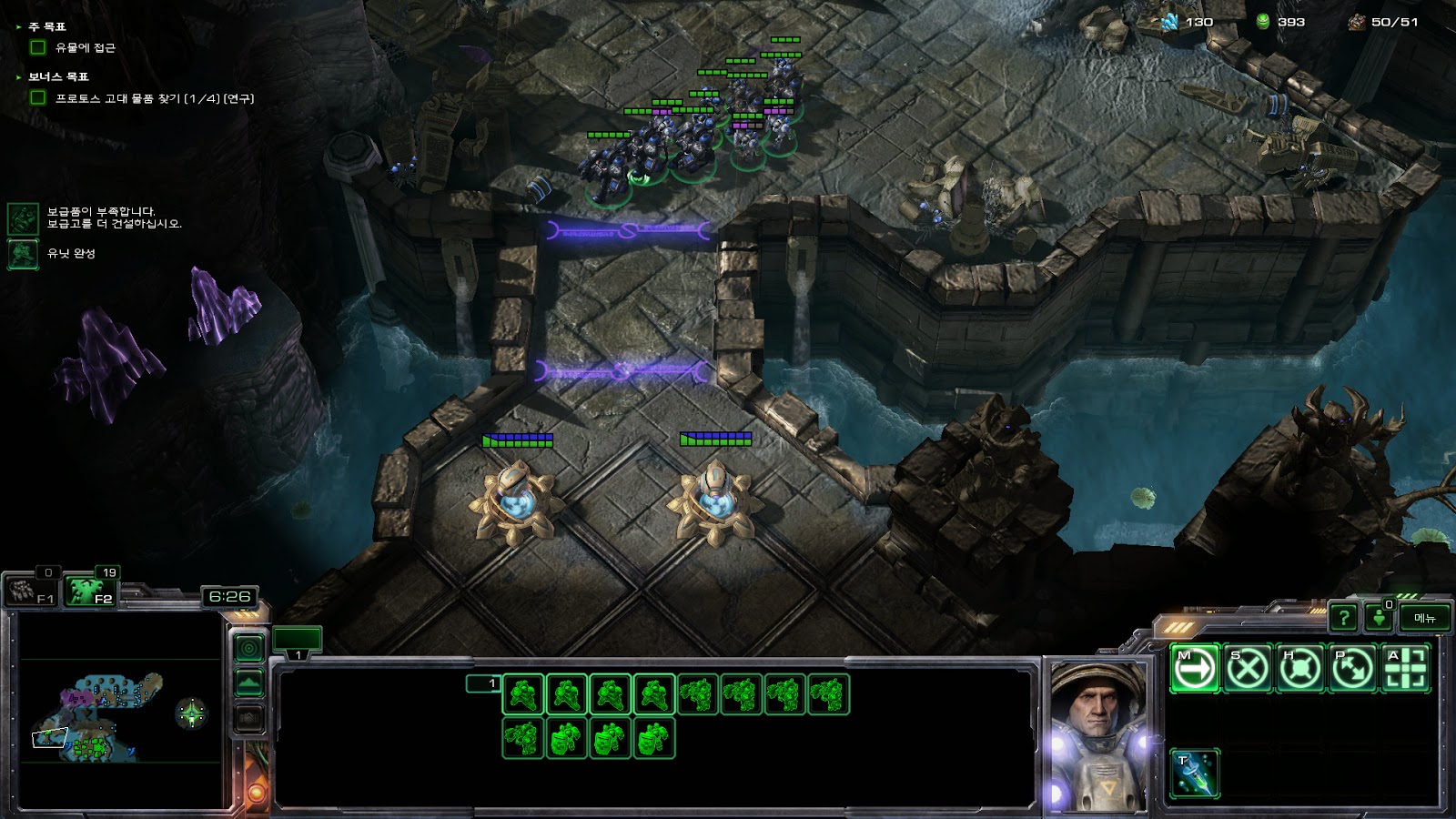The height and width of the screenshot is (819, 1456).
Task: Click the Stop command icon
Action: tap(1247, 669)
